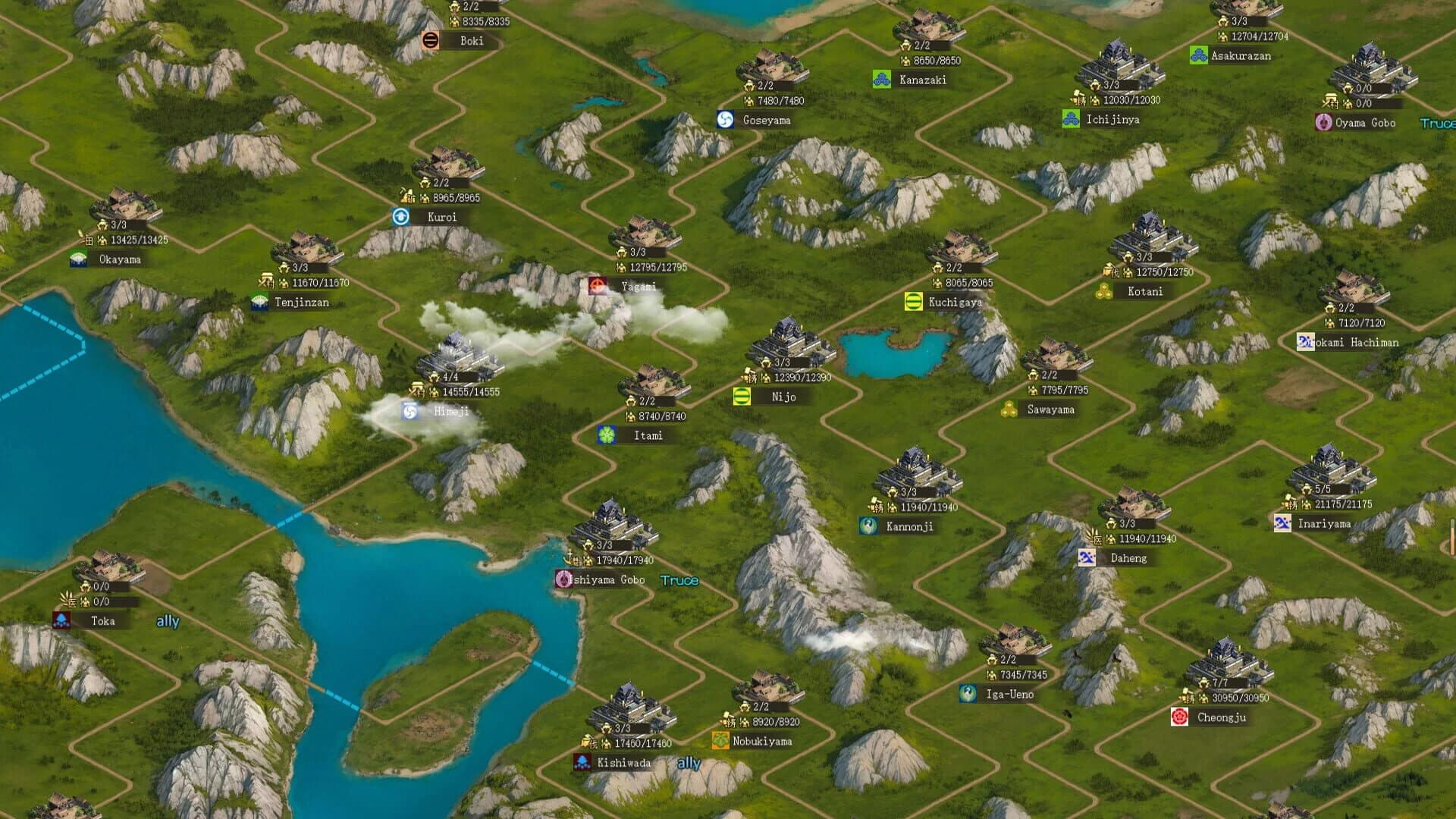Select the Daheng clan emblem icon
Image resolution: width=1456 pixels, height=819 pixels.
(x=1087, y=557)
